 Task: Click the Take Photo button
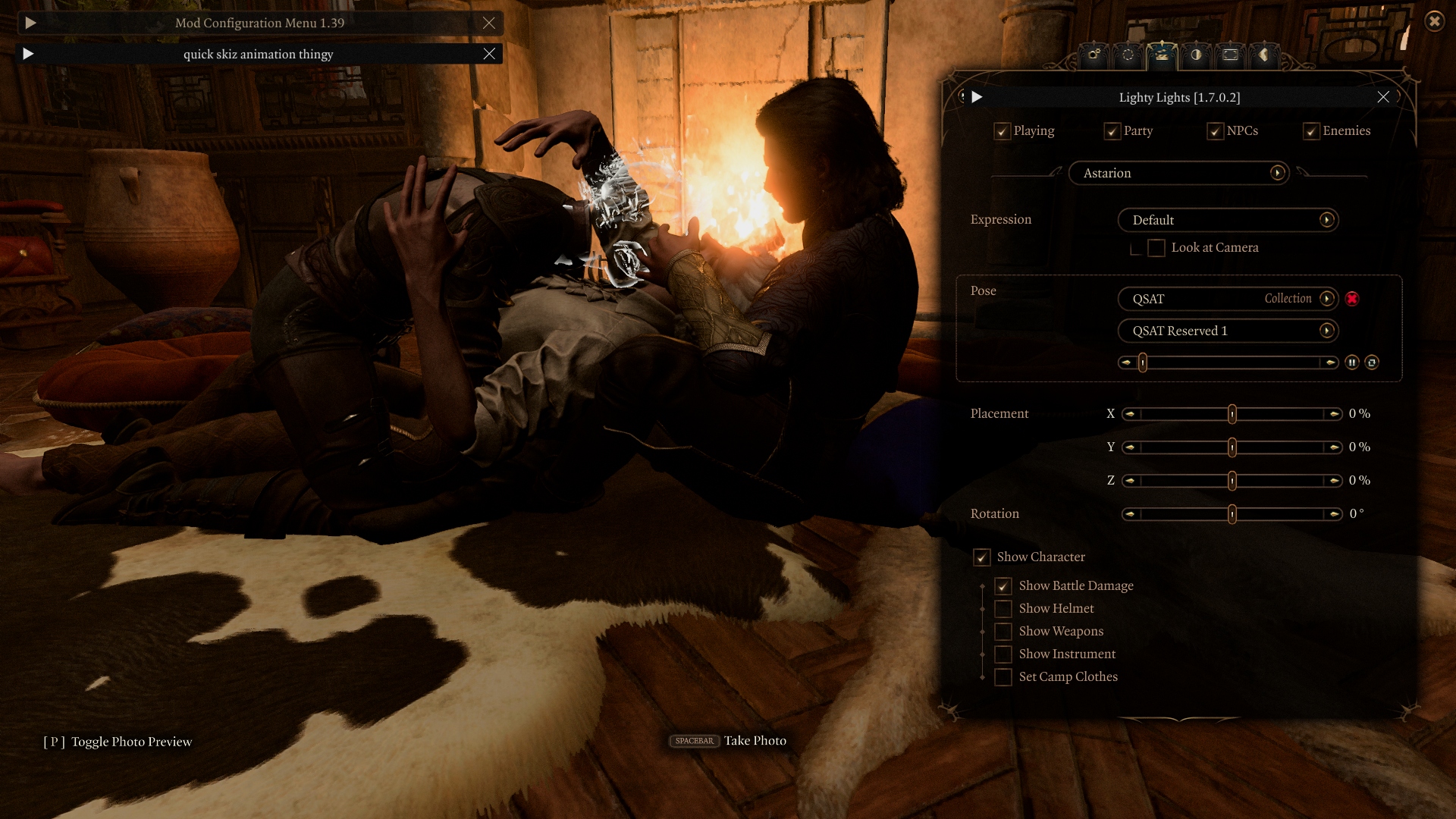coord(729,741)
